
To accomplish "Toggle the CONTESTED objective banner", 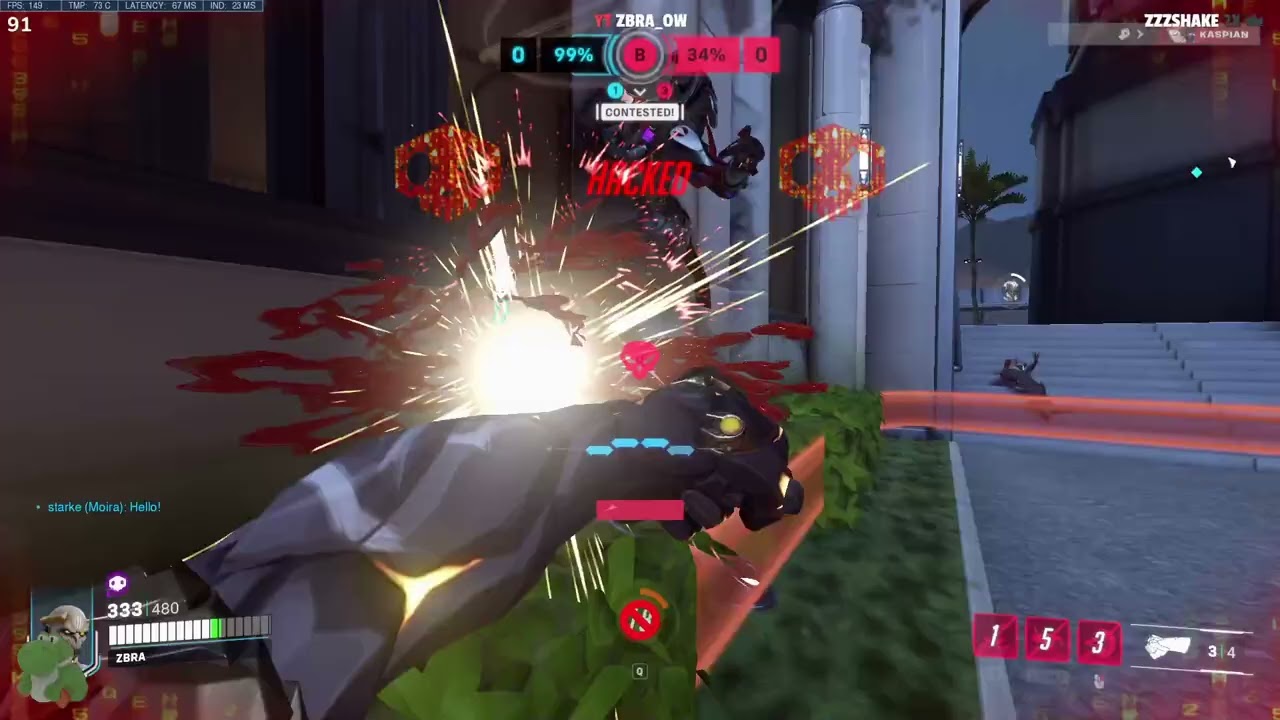I will click(x=639, y=112).
